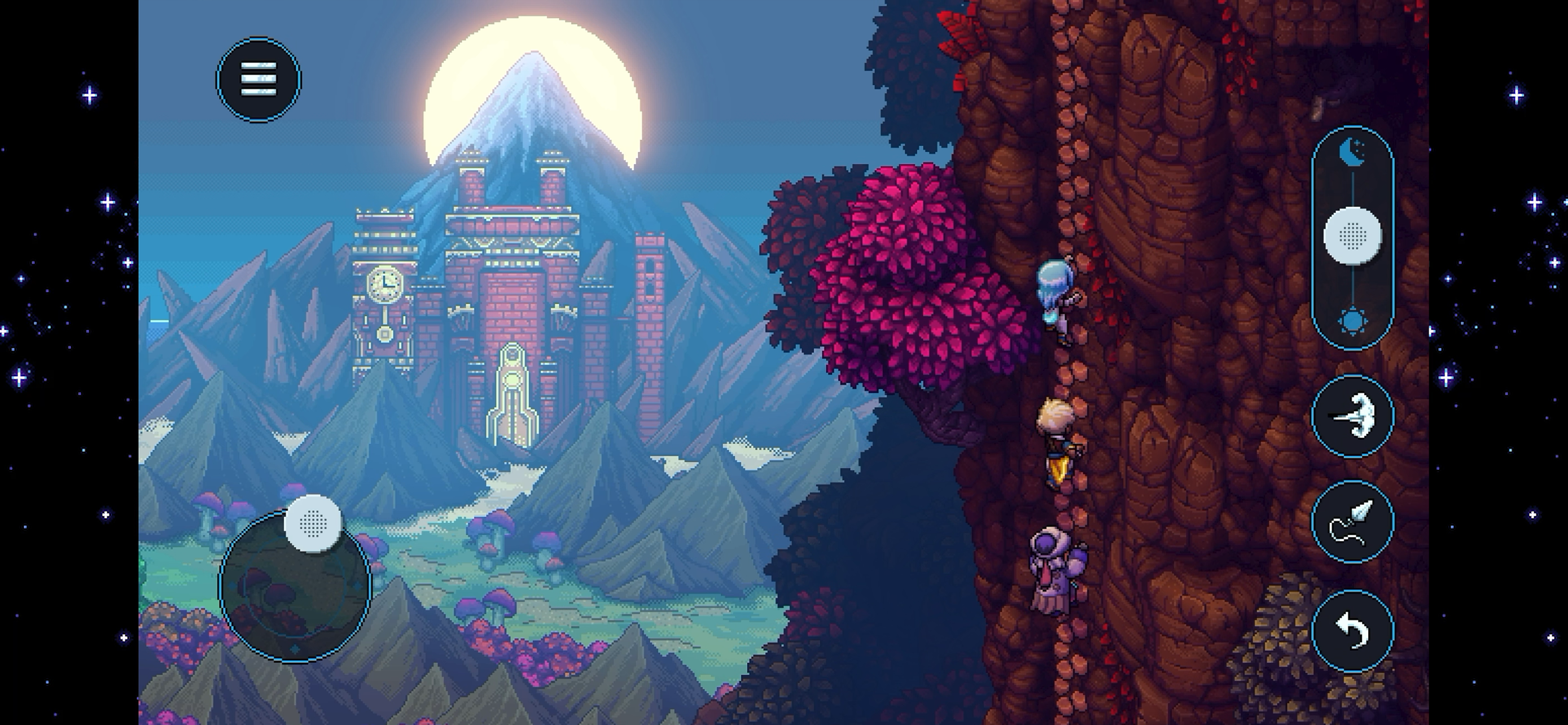Tap the curved back arrow button
The image size is (1568, 725).
(x=1352, y=630)
